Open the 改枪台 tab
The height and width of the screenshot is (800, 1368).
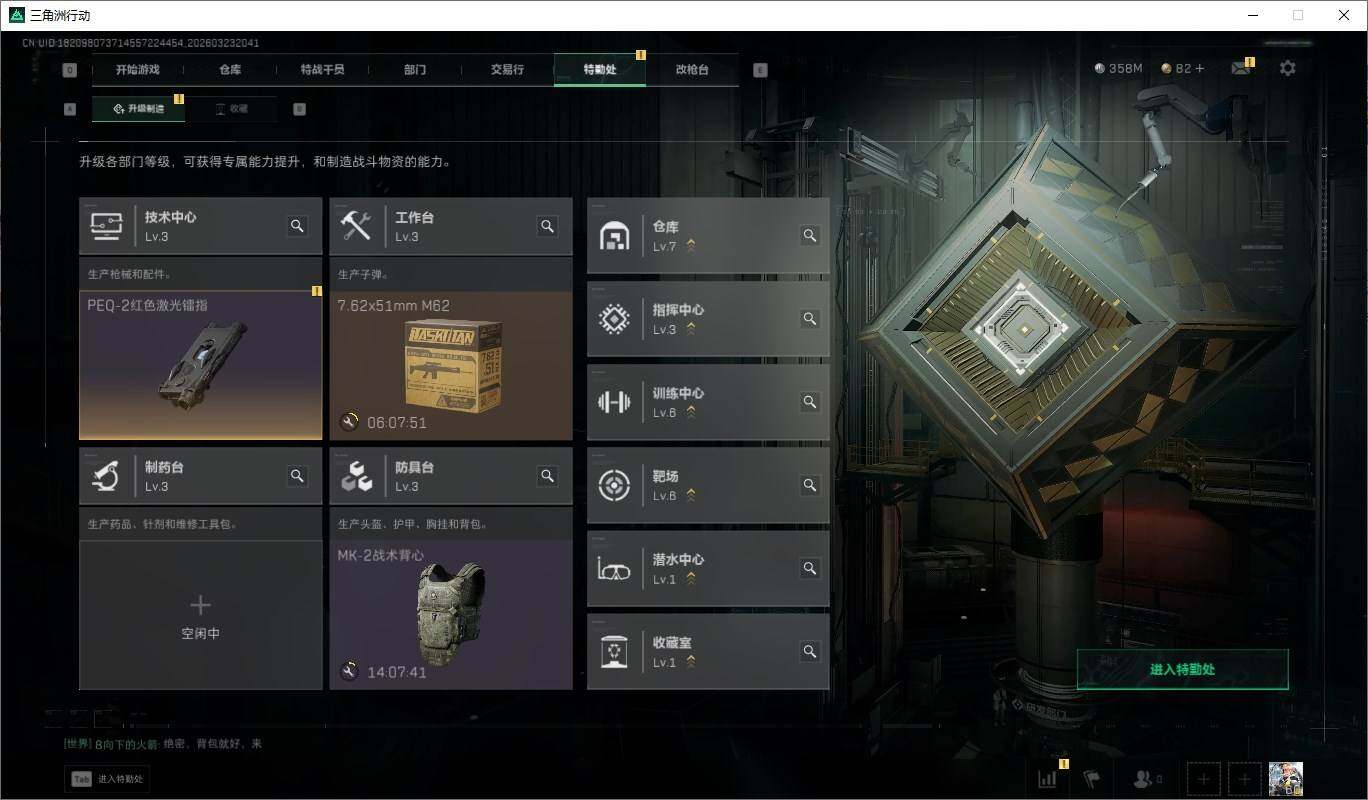pyautogui.click(x=692, y=70)
